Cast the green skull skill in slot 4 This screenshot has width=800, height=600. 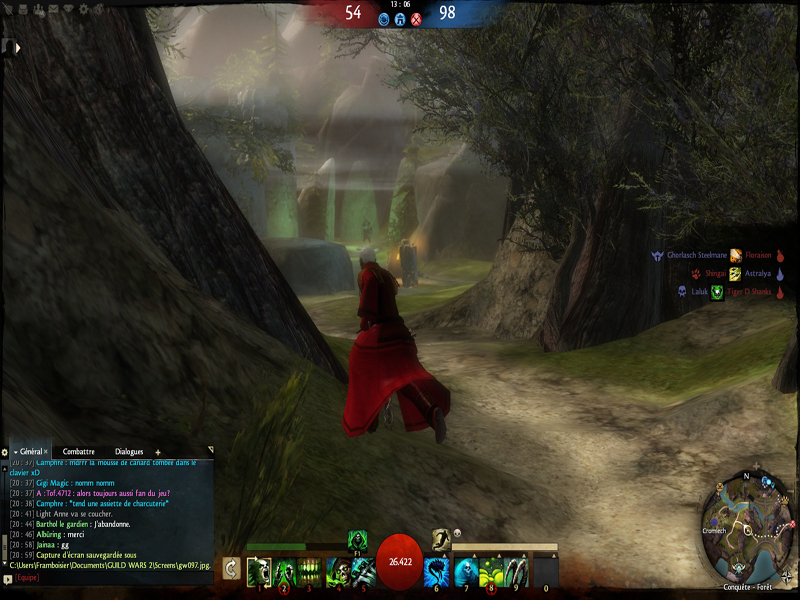point(336,571)
